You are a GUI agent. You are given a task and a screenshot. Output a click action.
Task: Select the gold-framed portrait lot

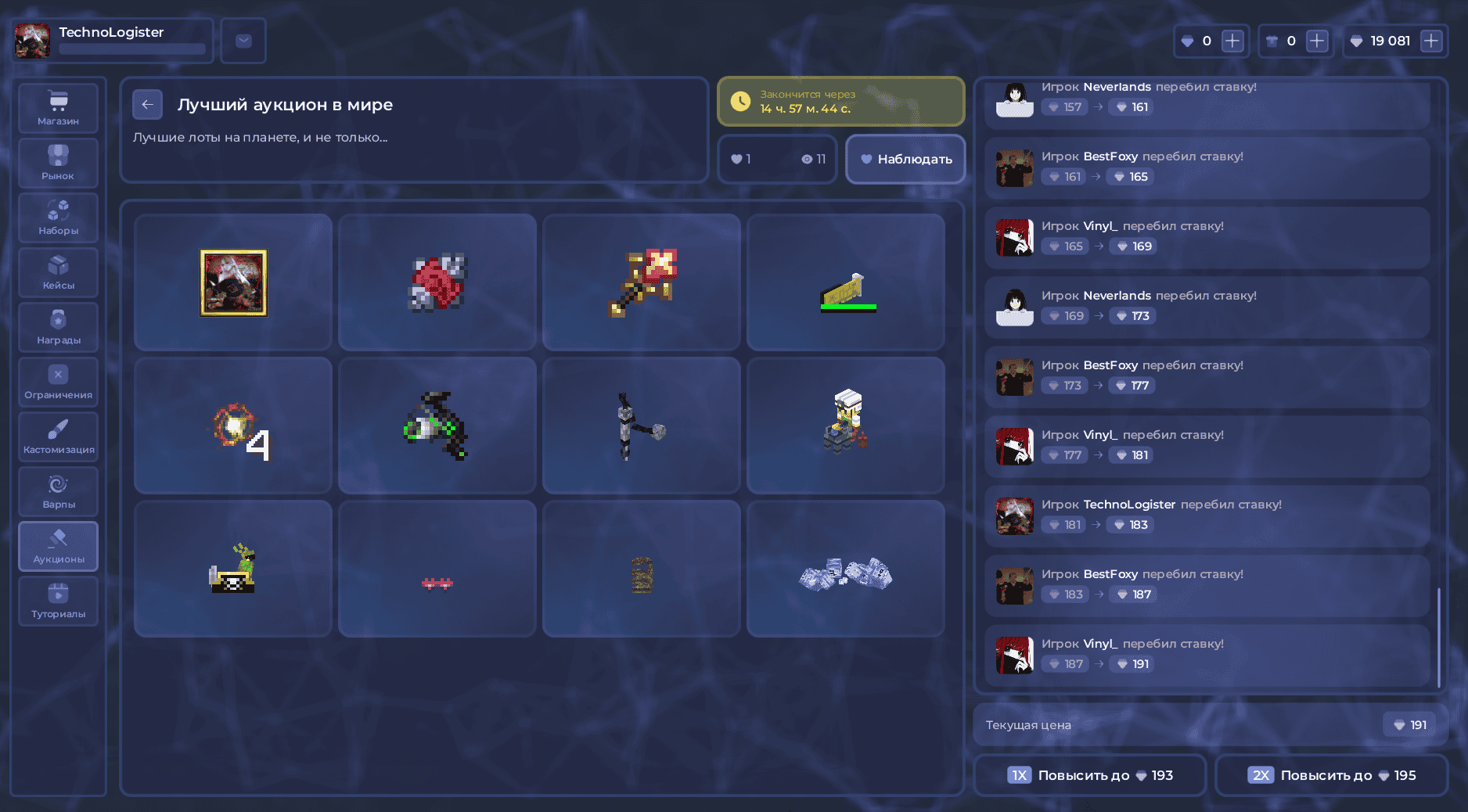click(x=233, y=282)
